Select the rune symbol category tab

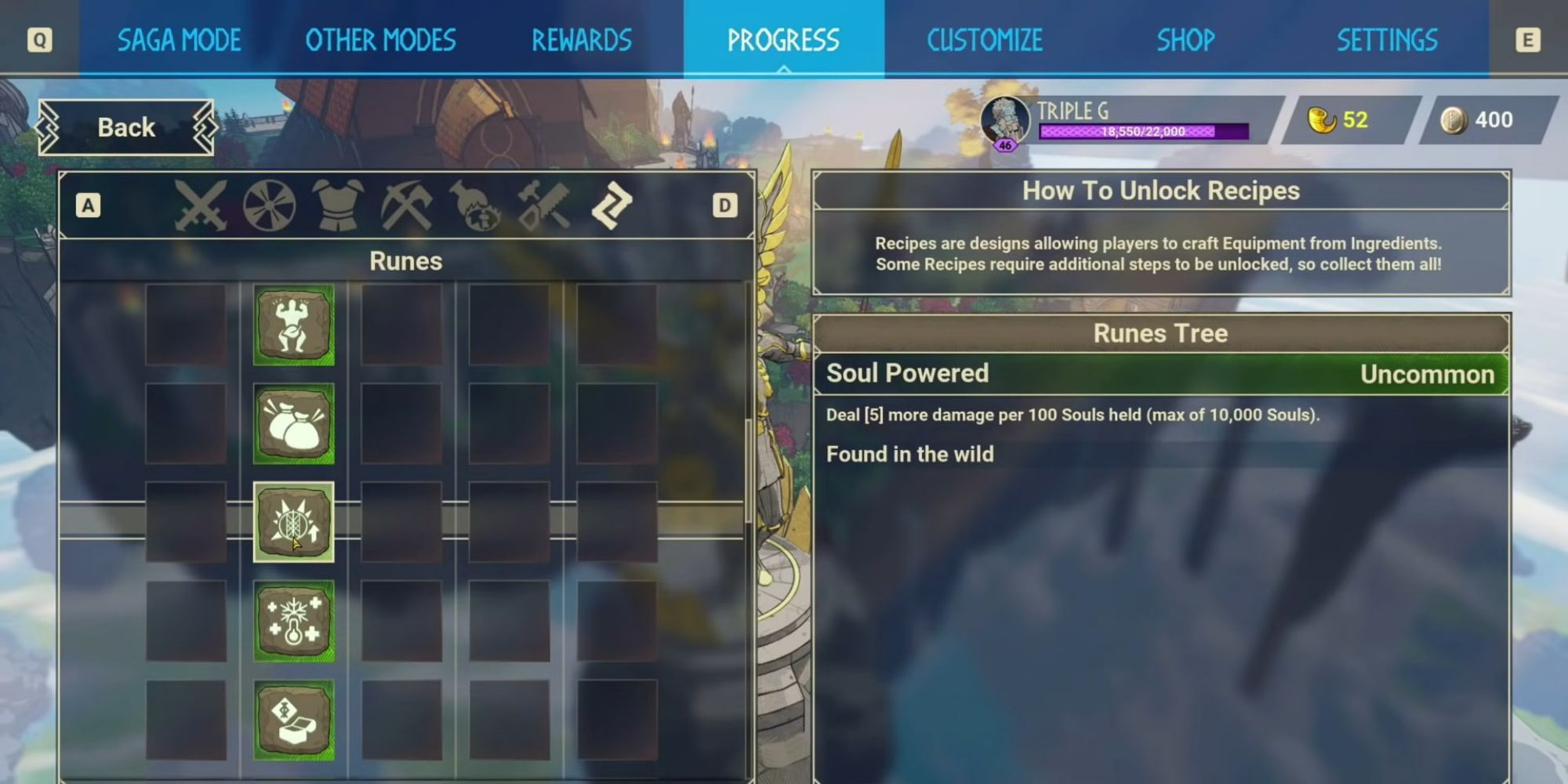coord(608,205)
